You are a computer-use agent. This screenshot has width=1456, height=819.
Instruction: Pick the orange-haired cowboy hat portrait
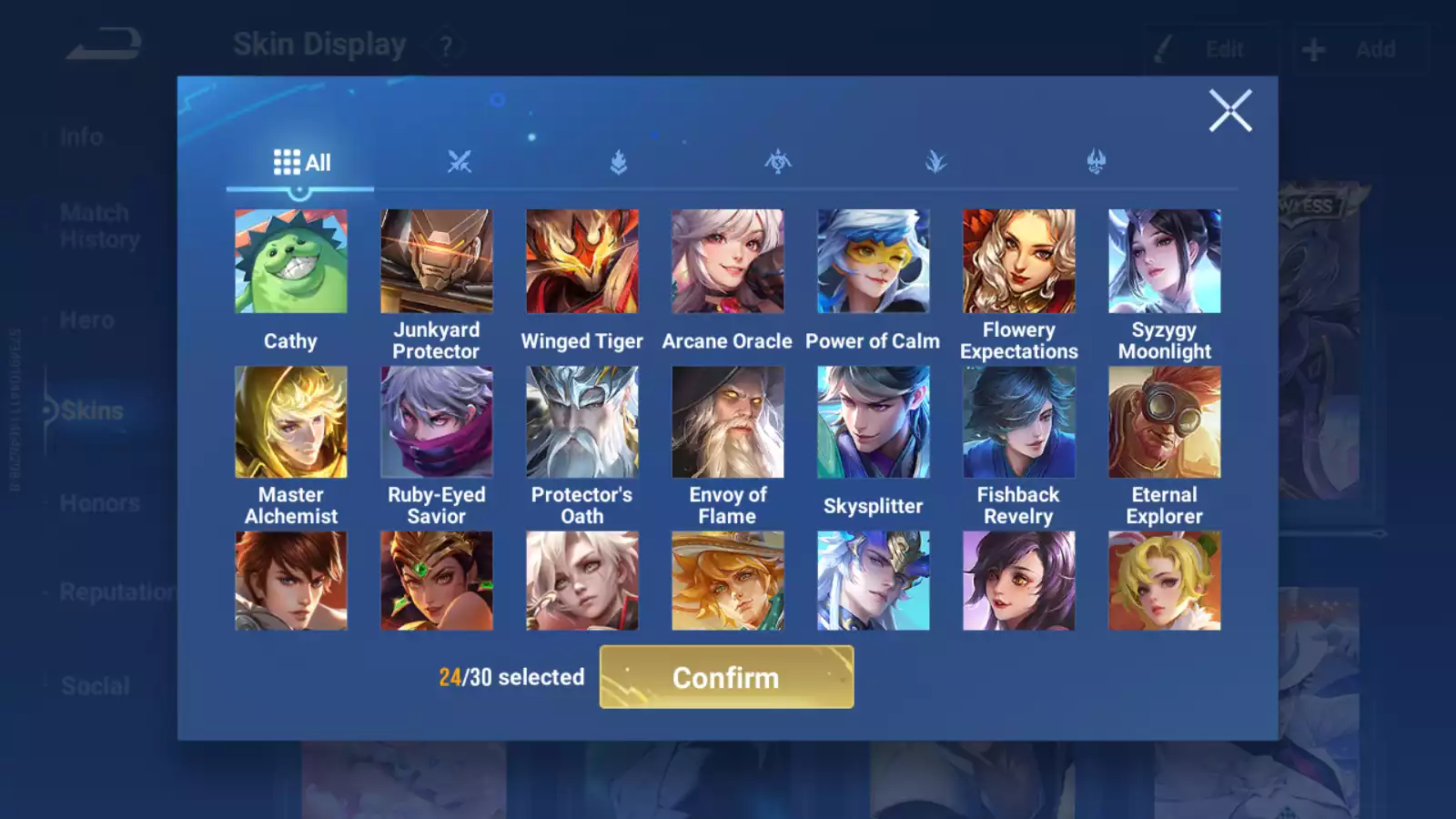728,581
